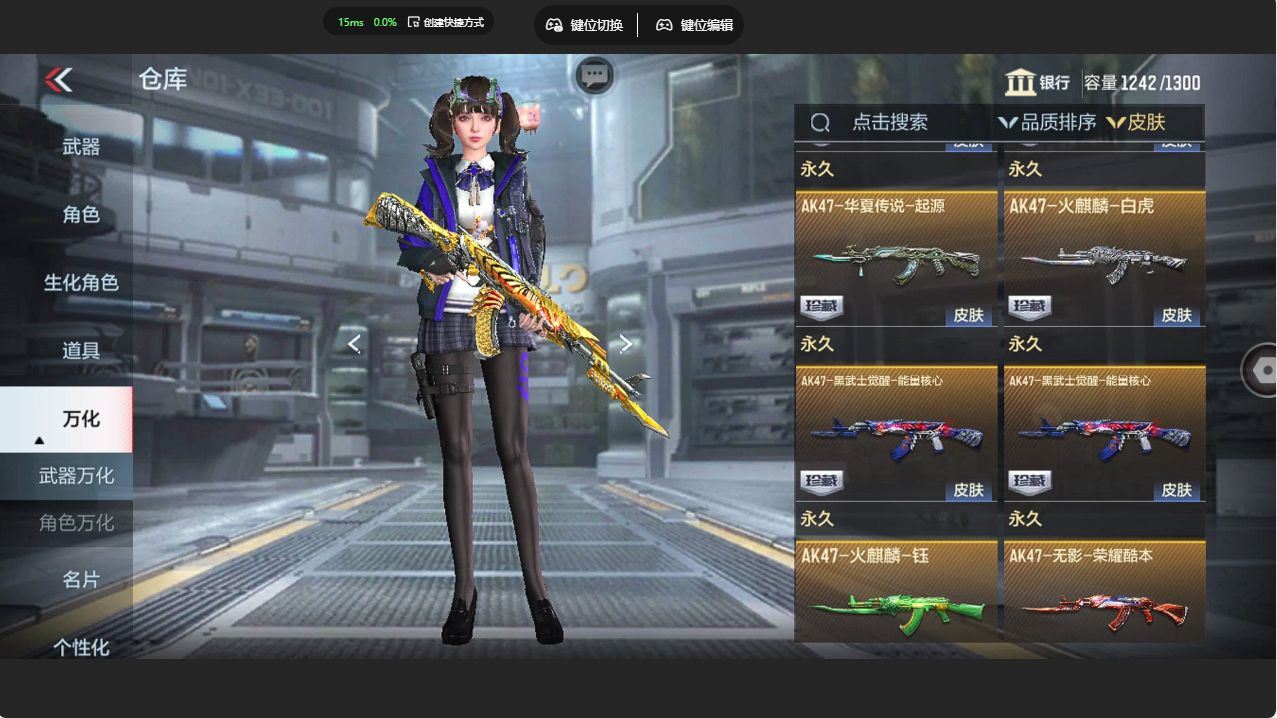Image resolution: width=1277 pixels, height=718 pixels.
Task: Select the 道具 category
Action: 81,351
